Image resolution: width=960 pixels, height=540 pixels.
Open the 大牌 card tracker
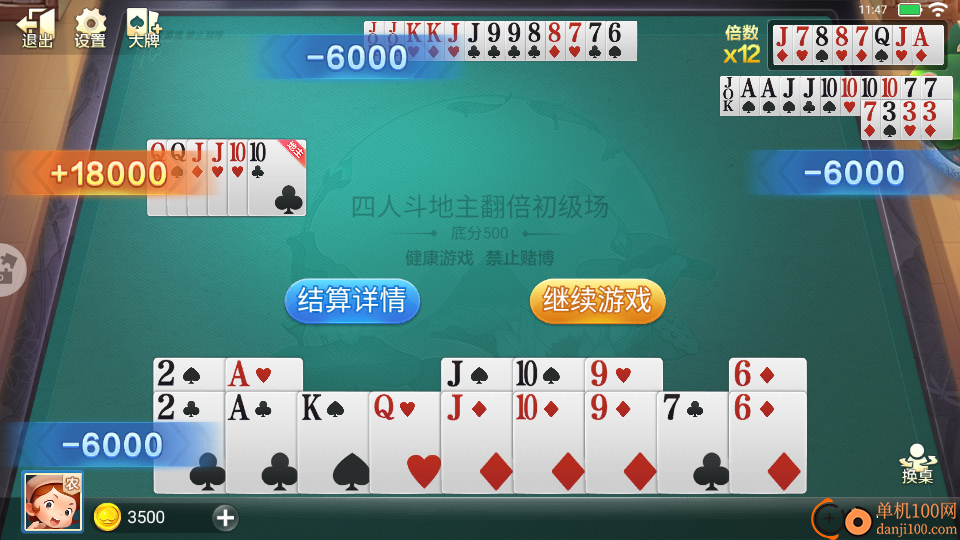click(144, 27)
